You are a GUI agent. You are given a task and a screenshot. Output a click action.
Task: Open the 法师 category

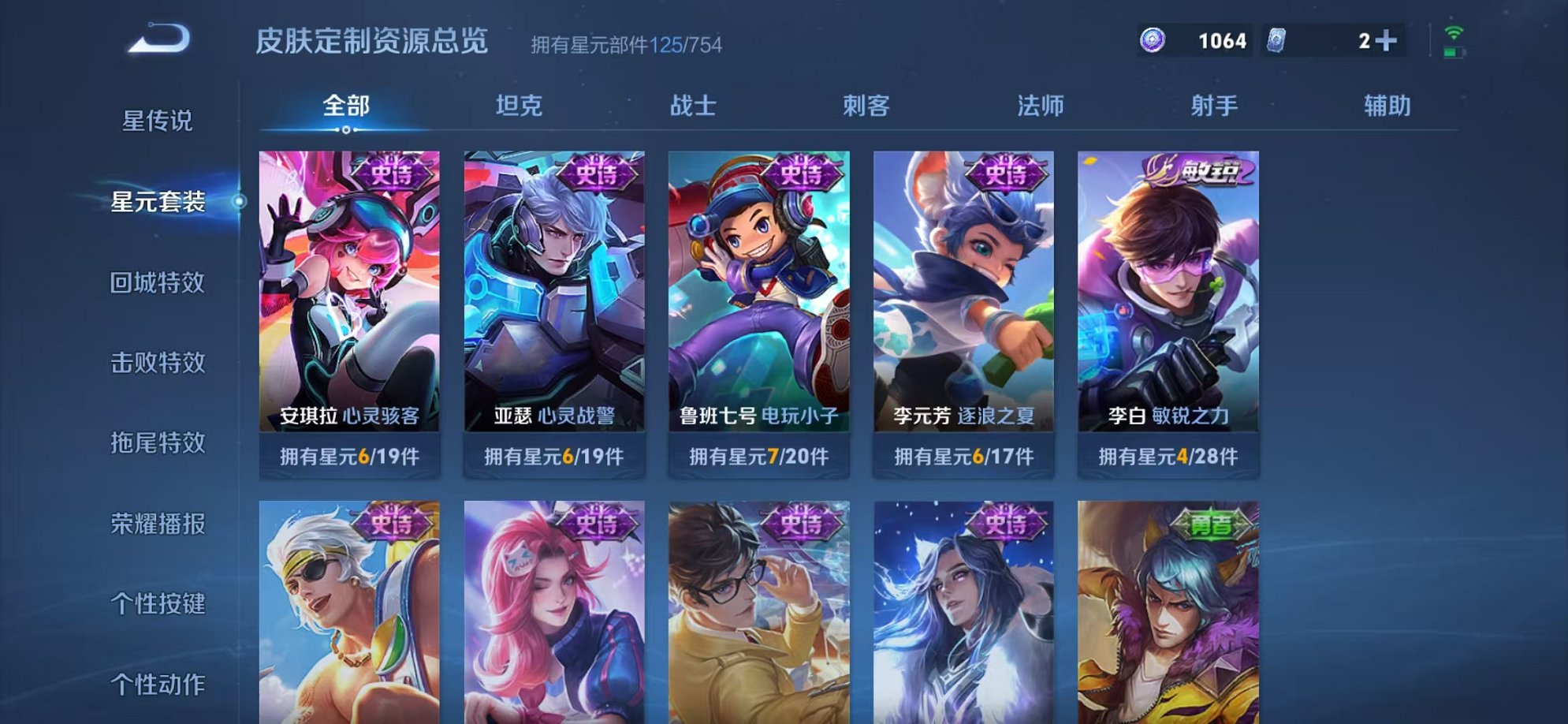tap(1040, 105)
